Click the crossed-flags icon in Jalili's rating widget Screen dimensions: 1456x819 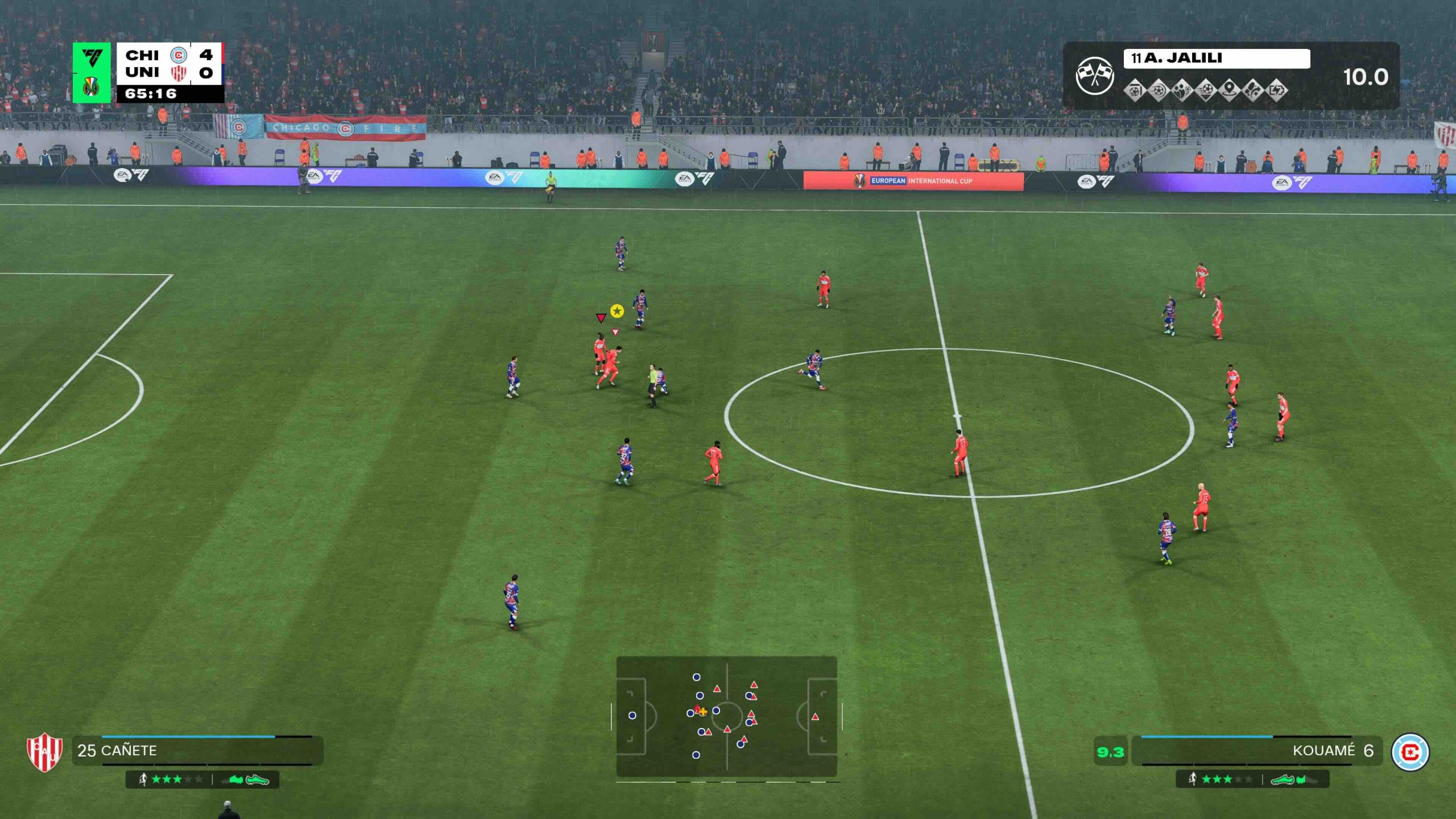point(1094,76)
